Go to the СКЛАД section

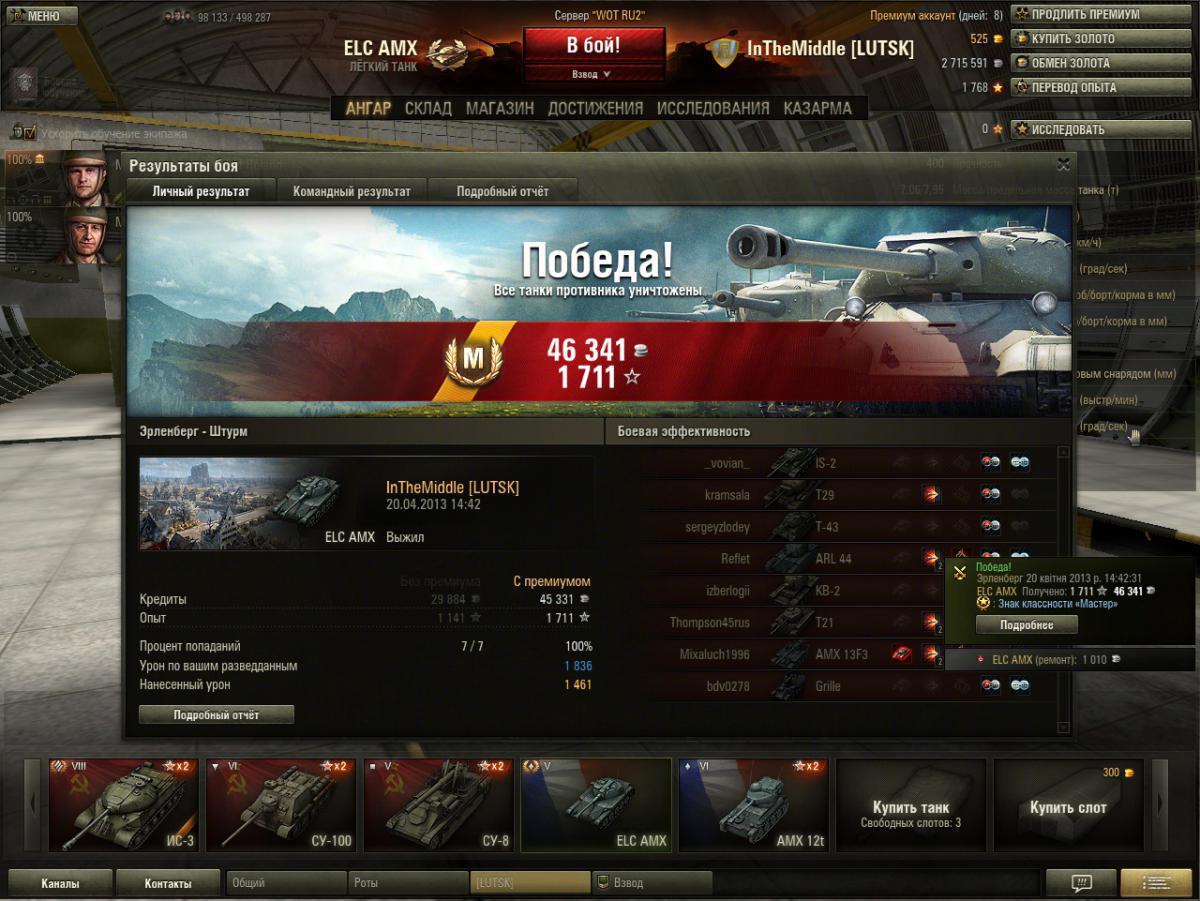point(428,108)
